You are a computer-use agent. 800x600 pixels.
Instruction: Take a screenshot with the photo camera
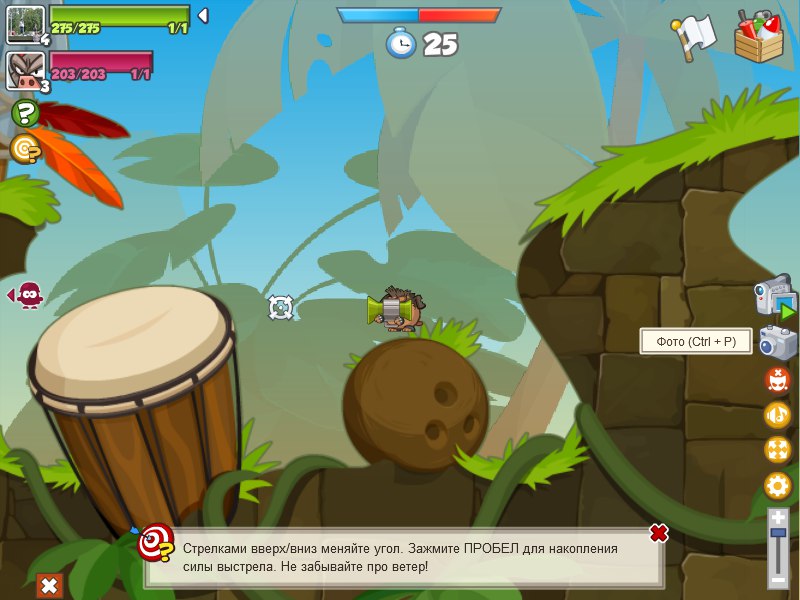[x=778, y=343]
